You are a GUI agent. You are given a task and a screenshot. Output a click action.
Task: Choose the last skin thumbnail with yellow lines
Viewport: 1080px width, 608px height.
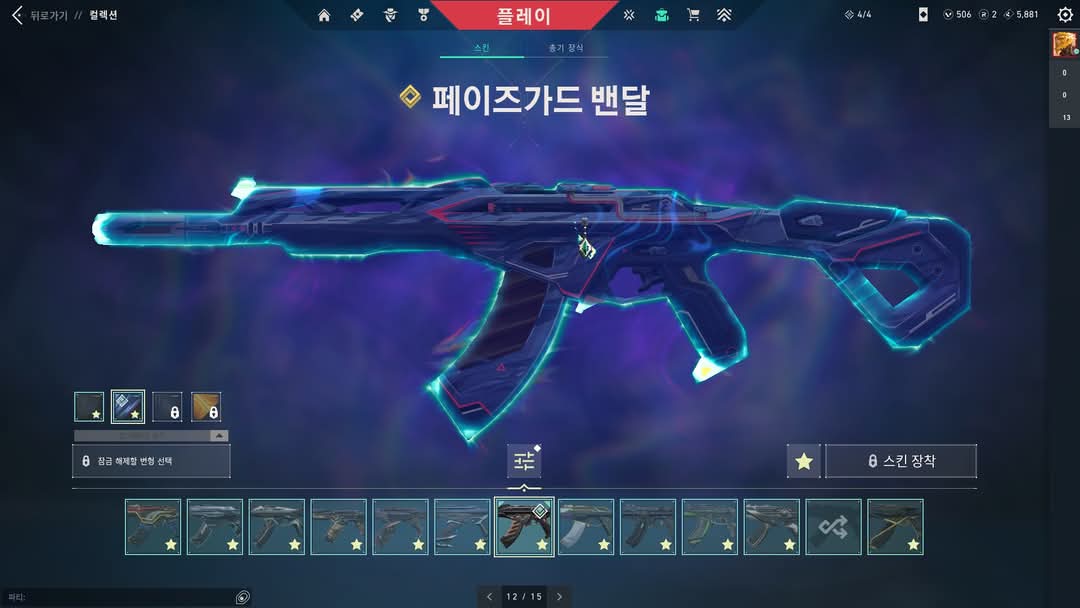(895, 527)
